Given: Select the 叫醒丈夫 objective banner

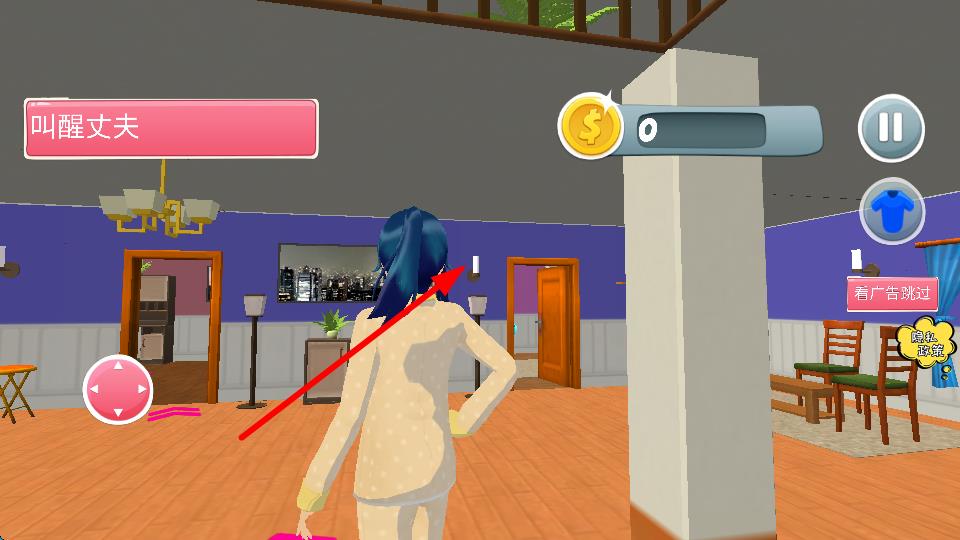Looking at the screenshot, I should pos(171,128).
